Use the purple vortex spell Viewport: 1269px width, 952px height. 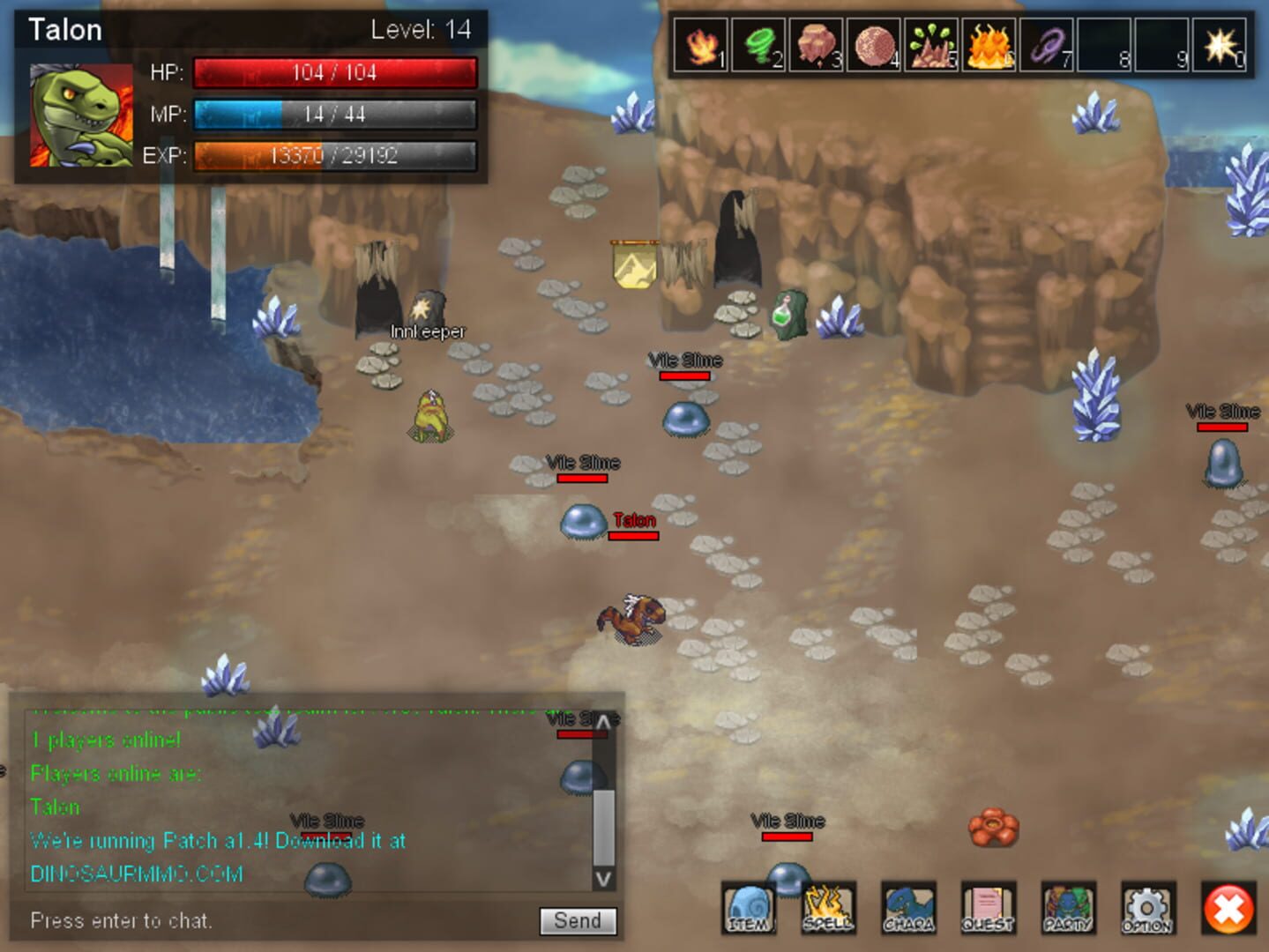click(x=1048, y=45)
